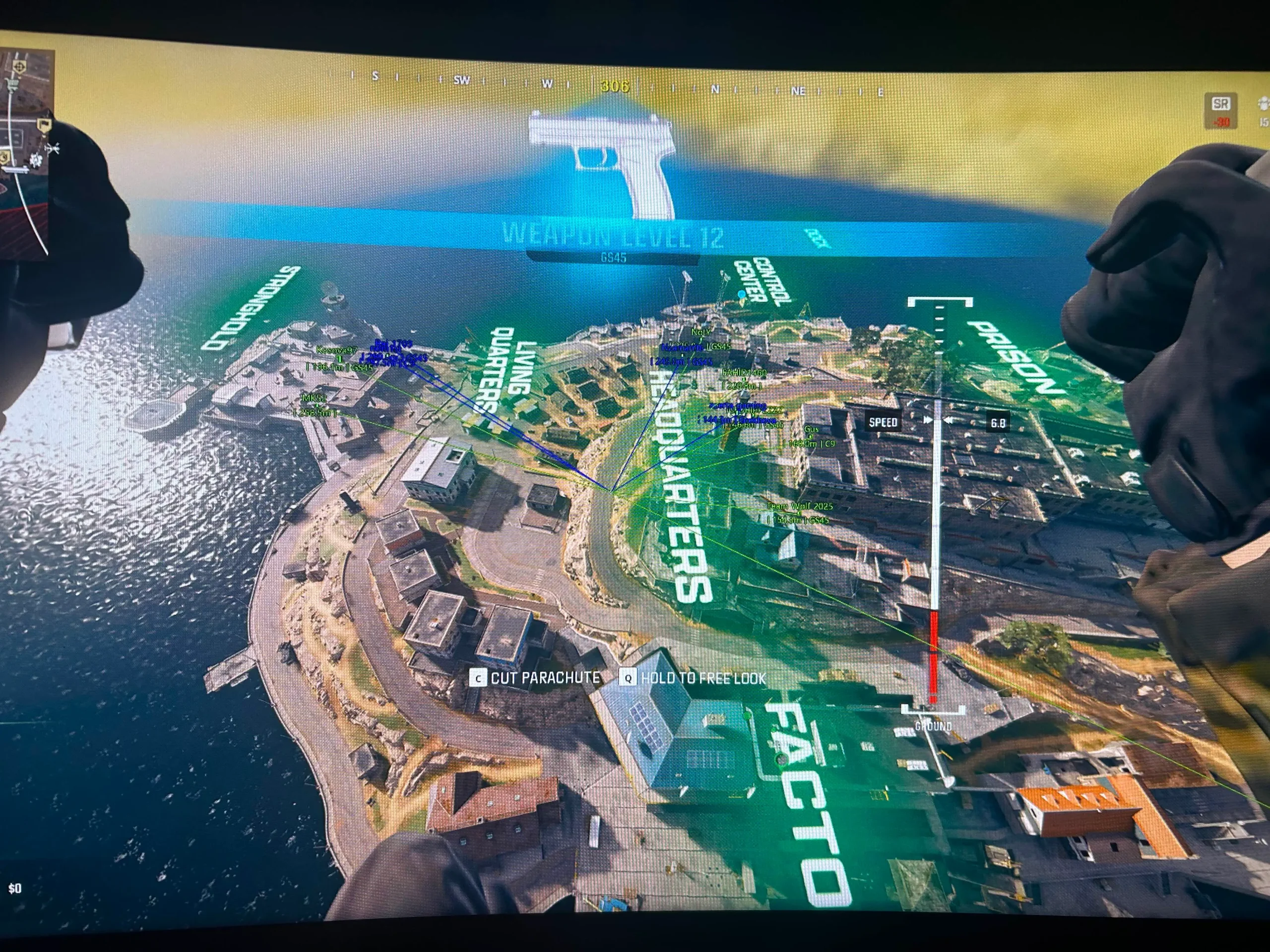
Task: Select the Control Center location label
Action: point(762,281)
